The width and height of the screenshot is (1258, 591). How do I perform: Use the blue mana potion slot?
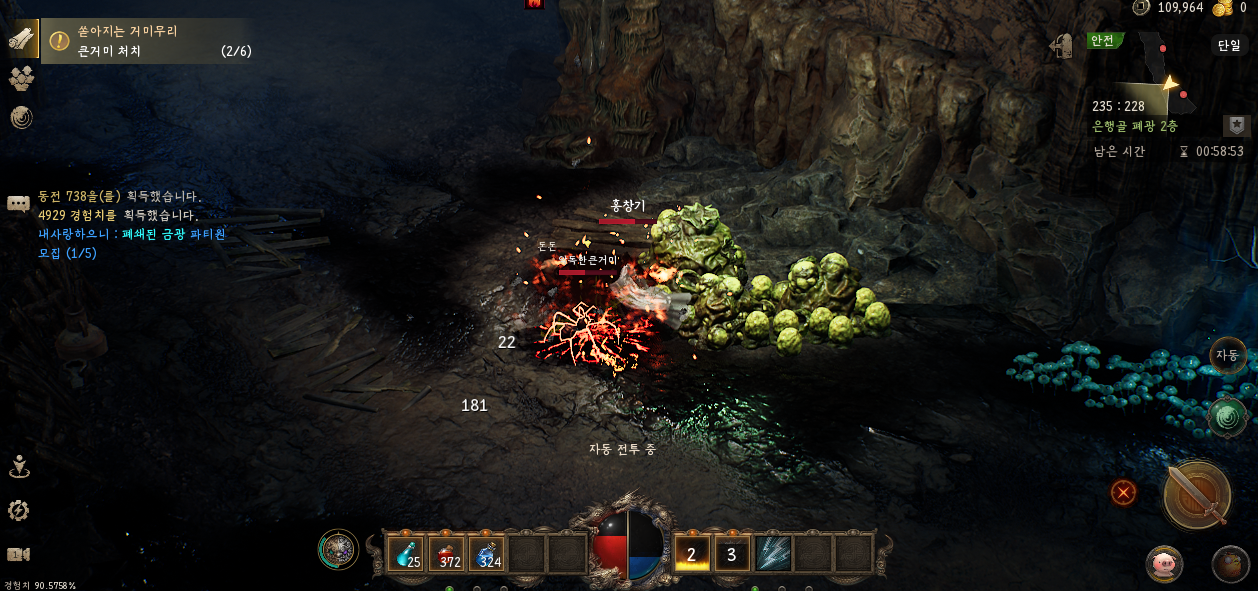488,553
